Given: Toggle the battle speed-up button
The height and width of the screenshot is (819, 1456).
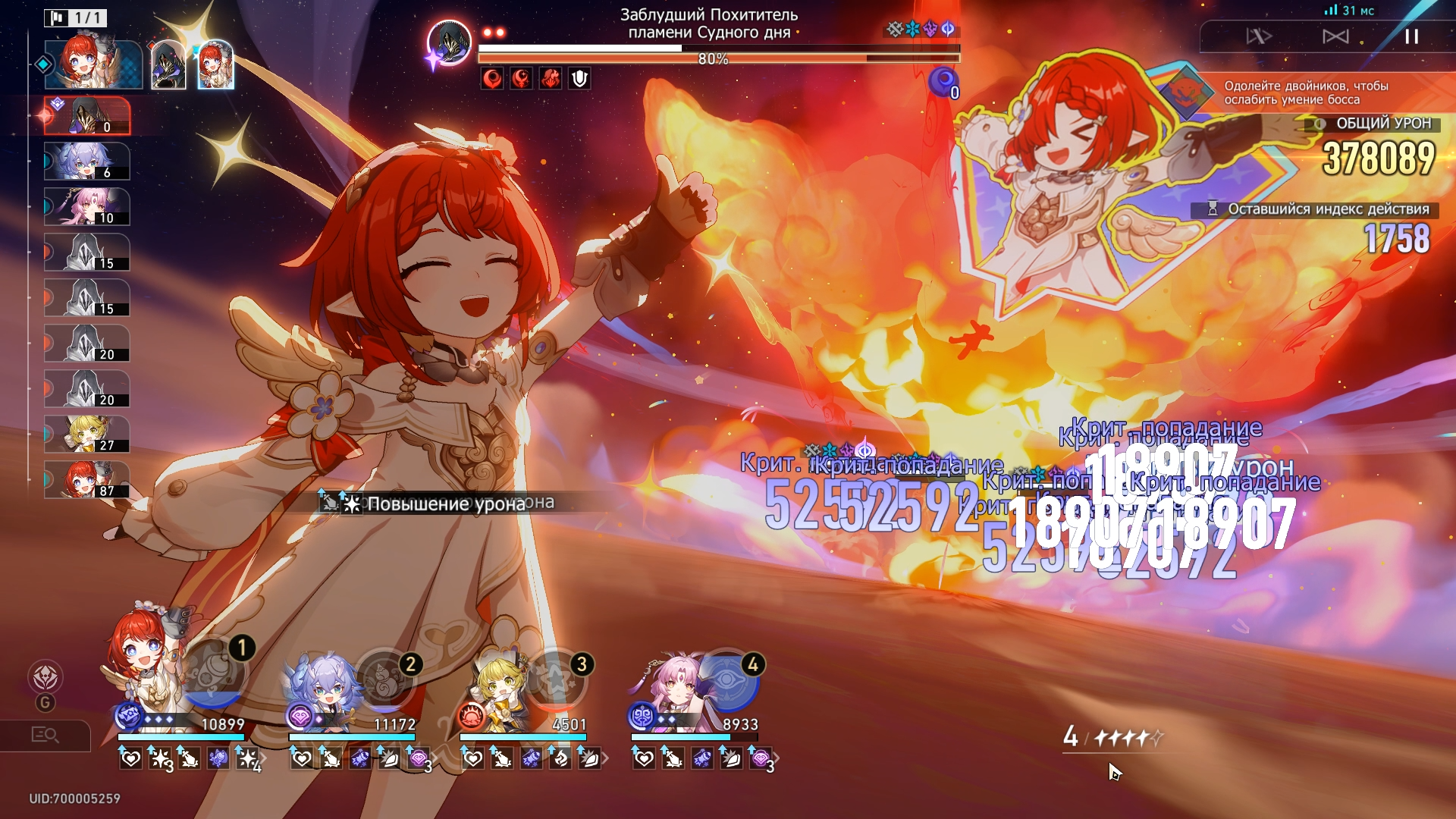Looking at the screenshot, I should [x=1259, y=36].
